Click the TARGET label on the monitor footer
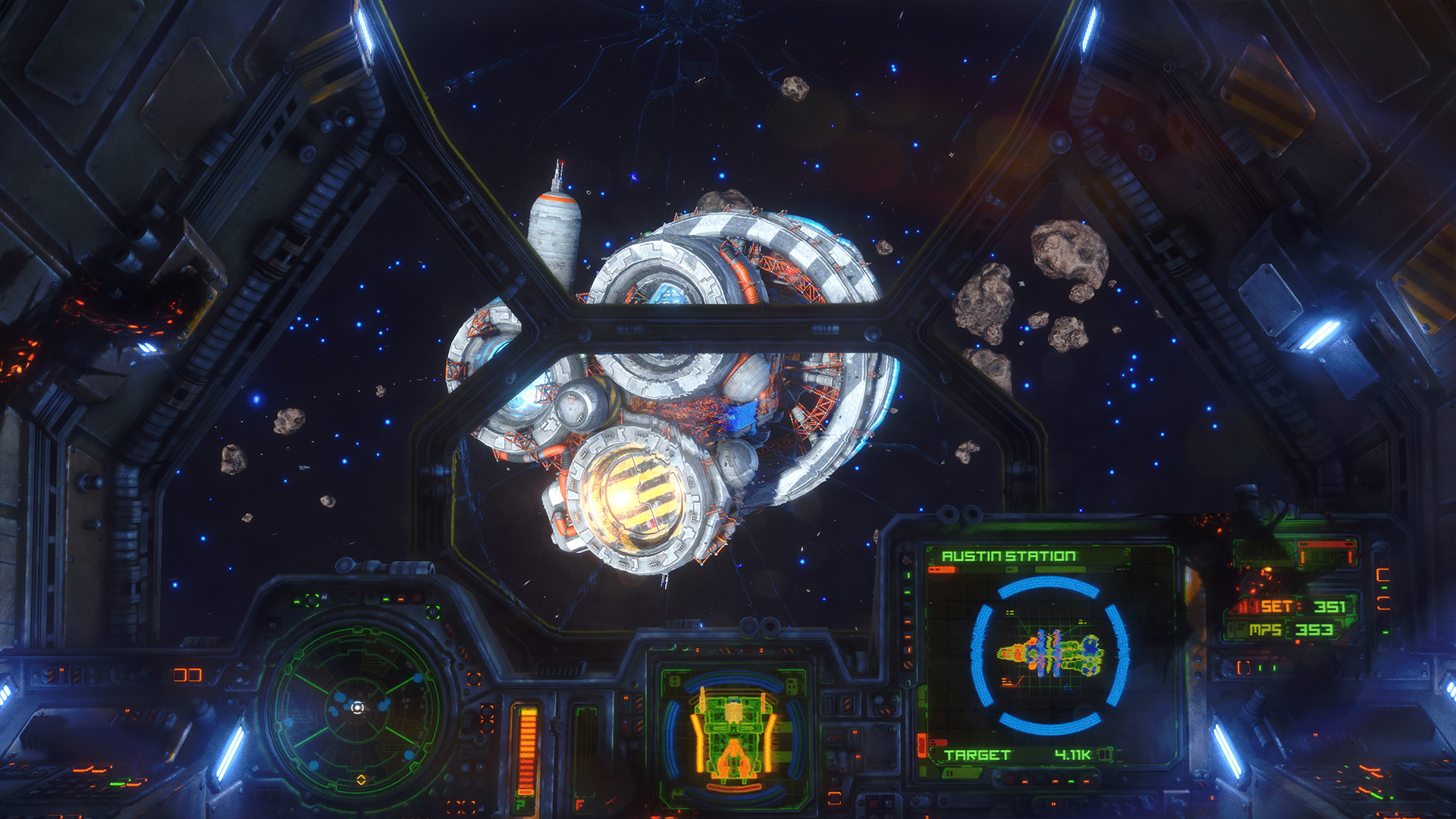The width and height of the screenshot is (1456, 819). [977, 755]
